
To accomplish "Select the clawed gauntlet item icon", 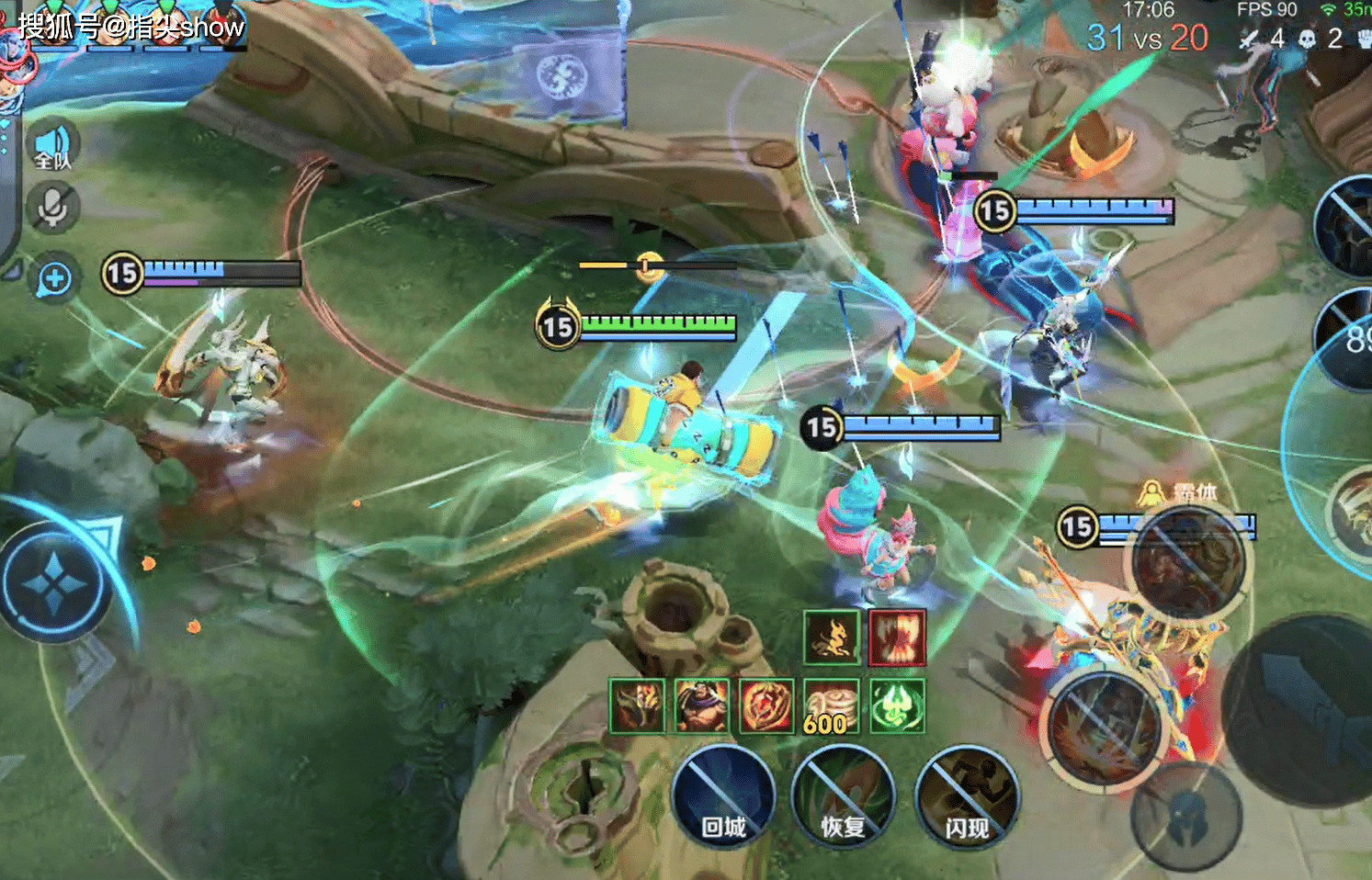I will click(x=636, y=706).
